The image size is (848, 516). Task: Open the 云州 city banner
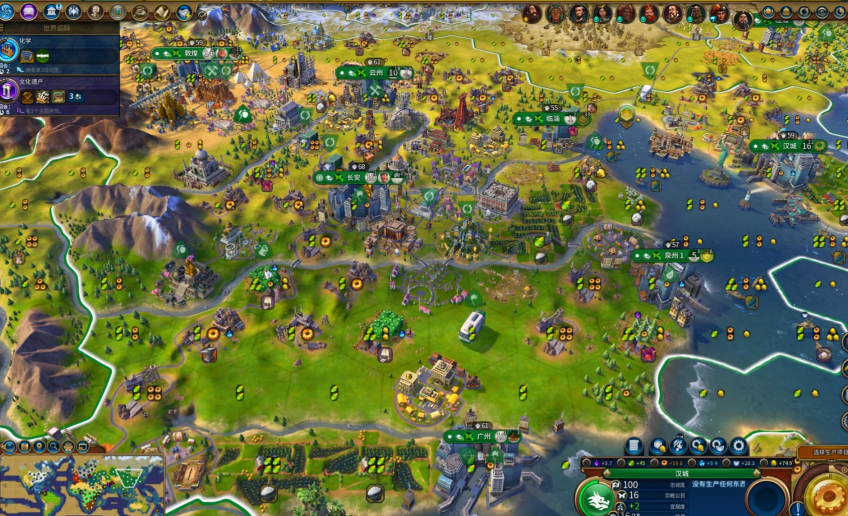(376, 73)
